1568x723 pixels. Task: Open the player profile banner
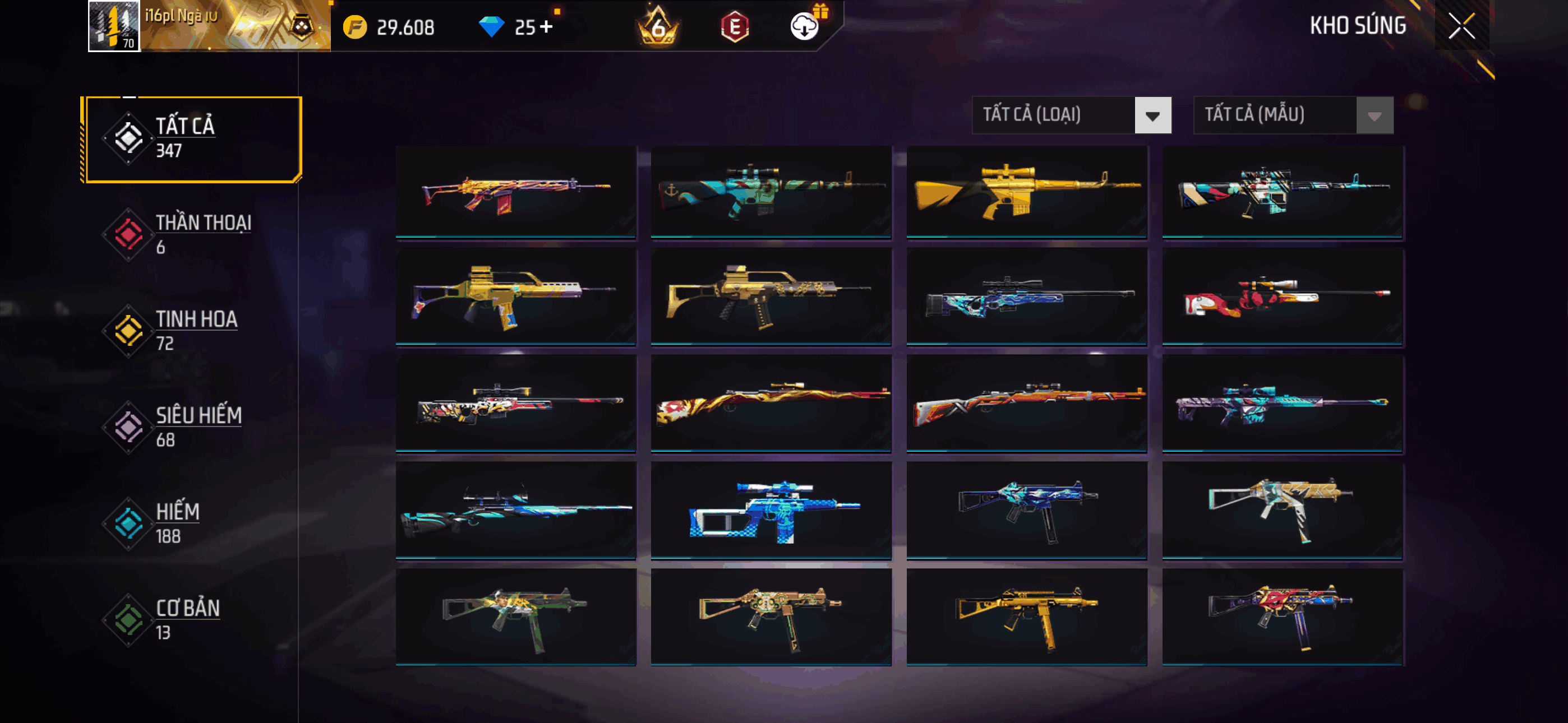[209, 26]
